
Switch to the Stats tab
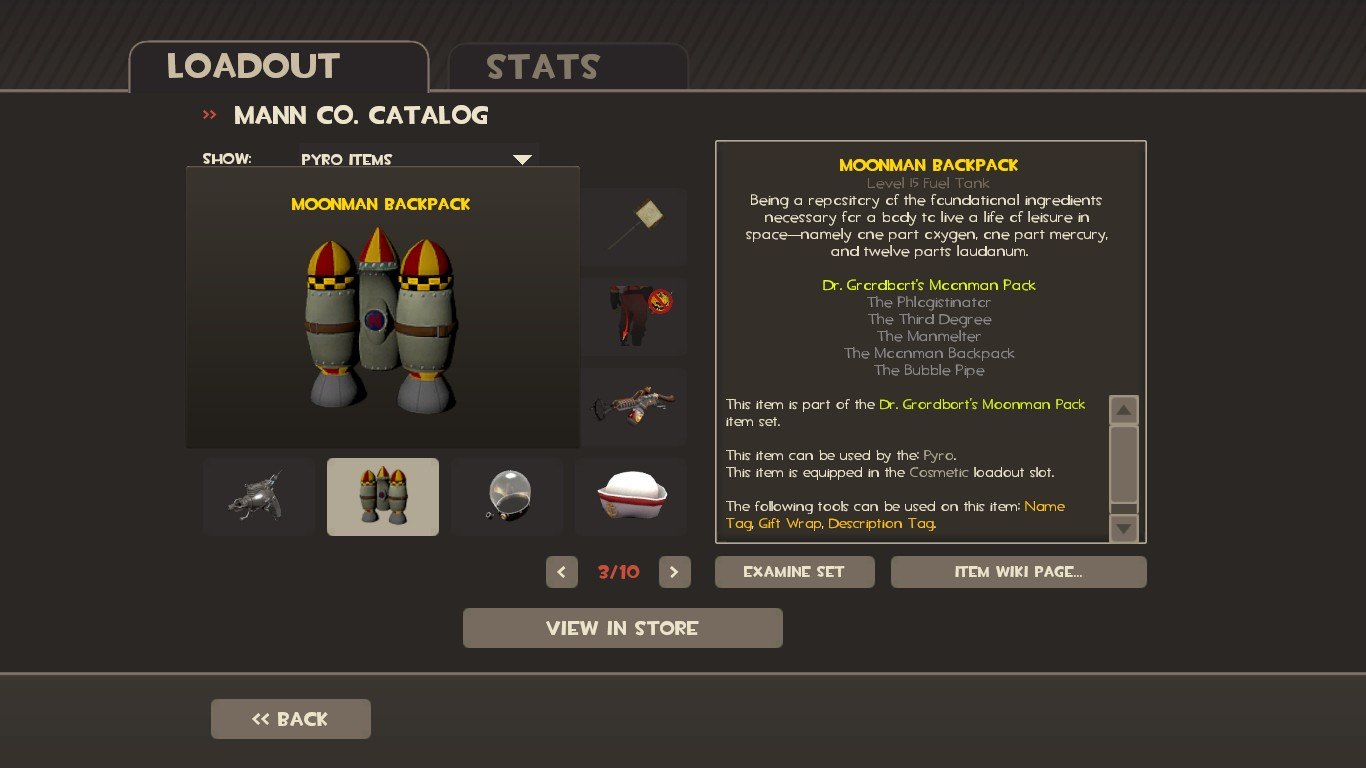(x=567, y=67)
